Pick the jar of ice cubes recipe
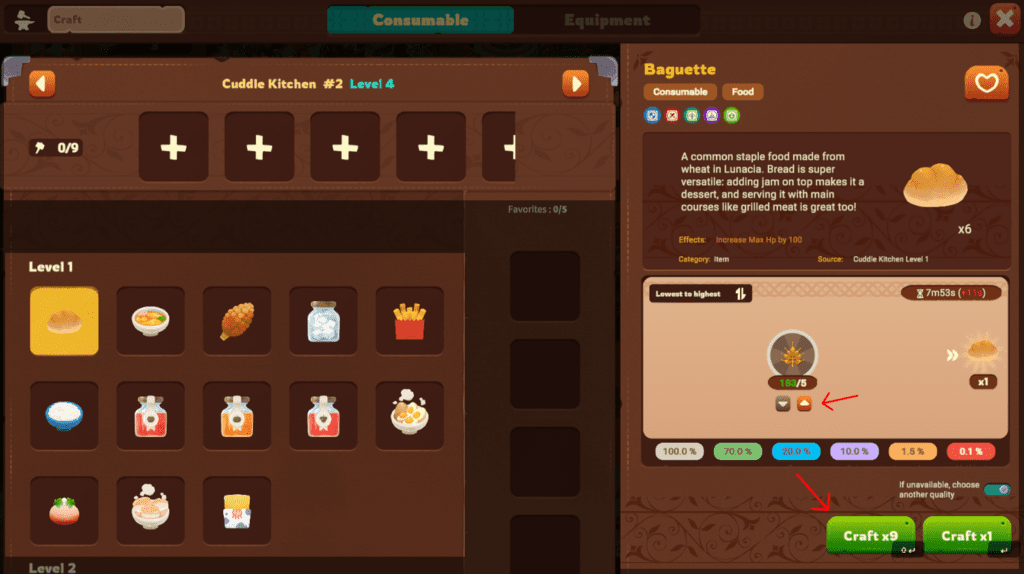 pos(323,321)
